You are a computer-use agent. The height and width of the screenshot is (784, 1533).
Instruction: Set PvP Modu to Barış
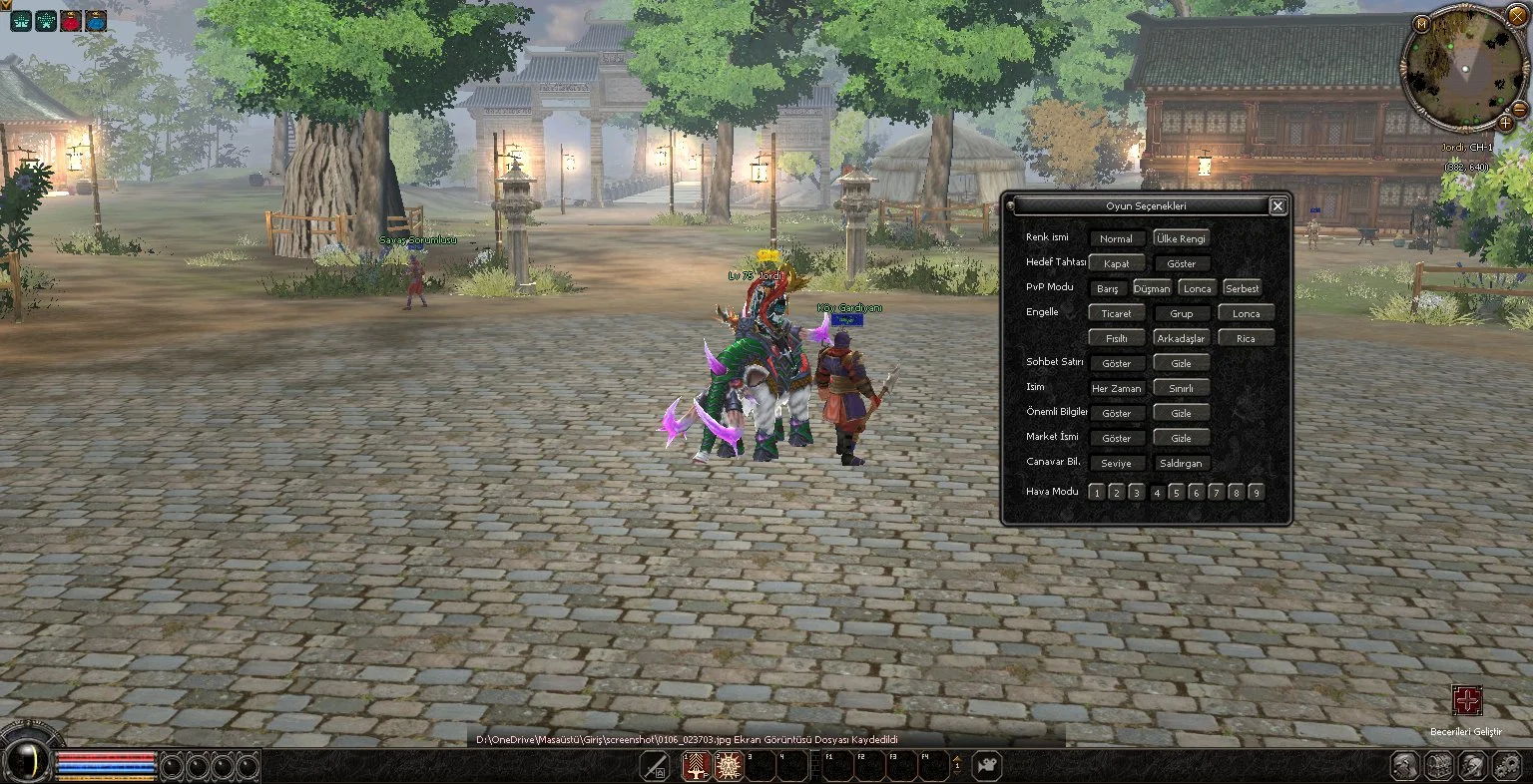[x=1107, y=289]
